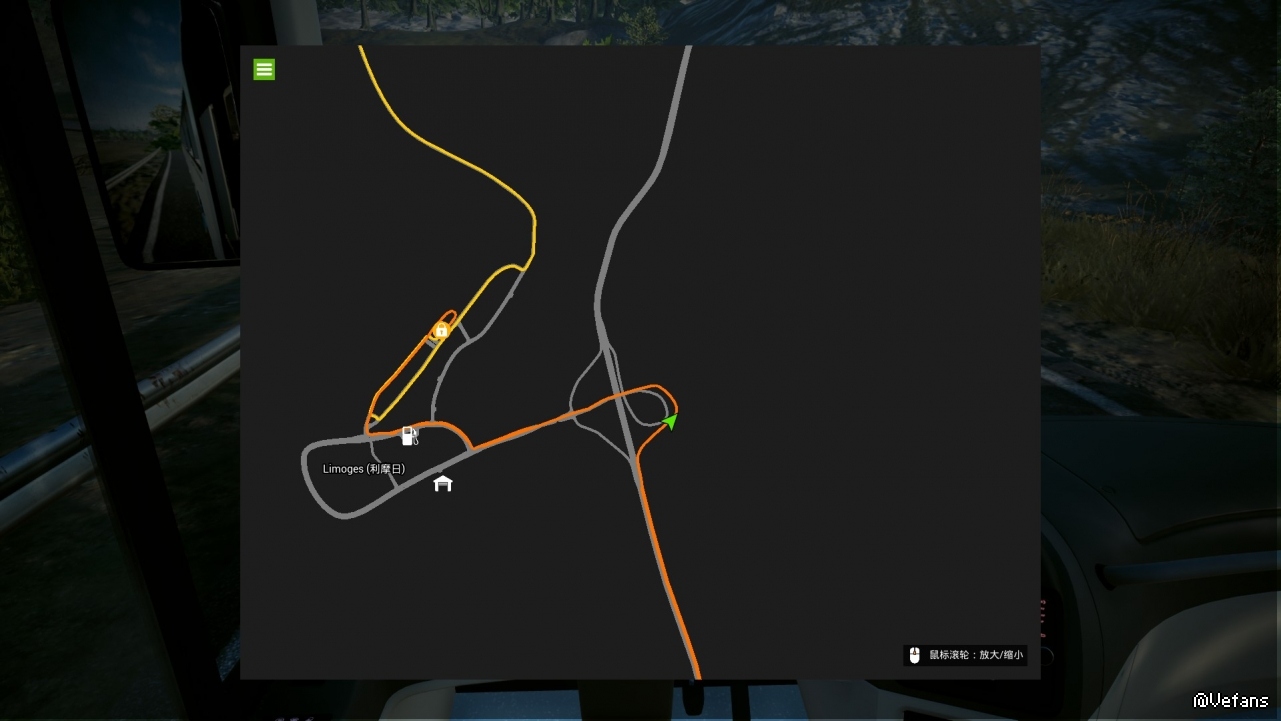Select the garage depot marker

(443, 484)
